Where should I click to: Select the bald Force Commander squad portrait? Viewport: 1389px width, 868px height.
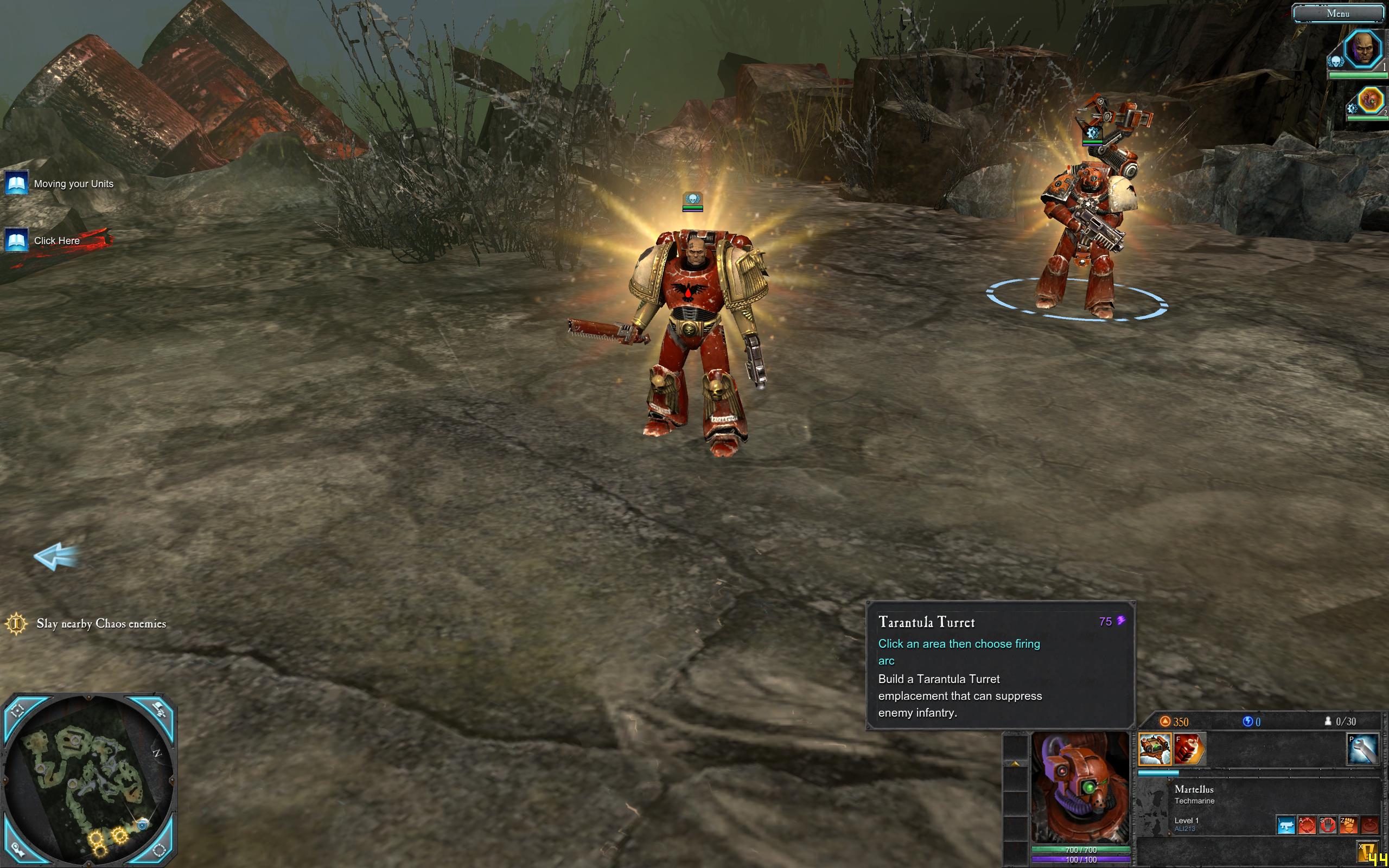pyautogui.click(x=1363, y=49)
